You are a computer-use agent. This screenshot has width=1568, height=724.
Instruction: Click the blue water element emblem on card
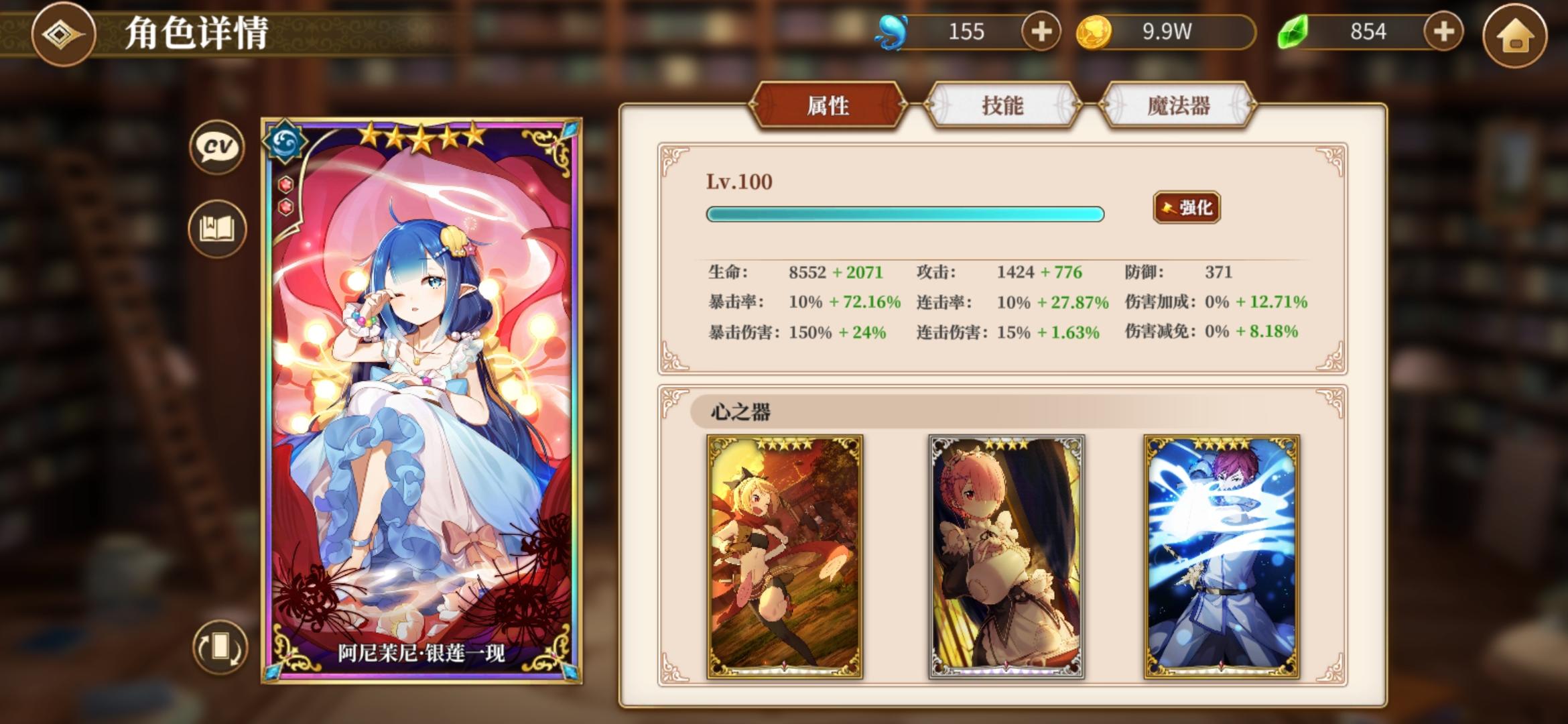pos(287,143)
